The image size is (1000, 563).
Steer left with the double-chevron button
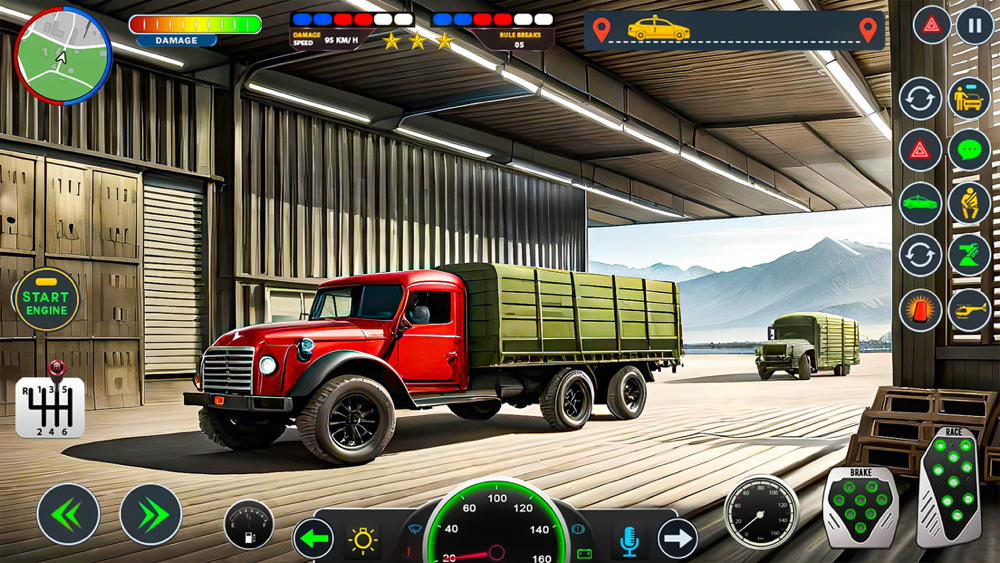click(x=69, y=514)
